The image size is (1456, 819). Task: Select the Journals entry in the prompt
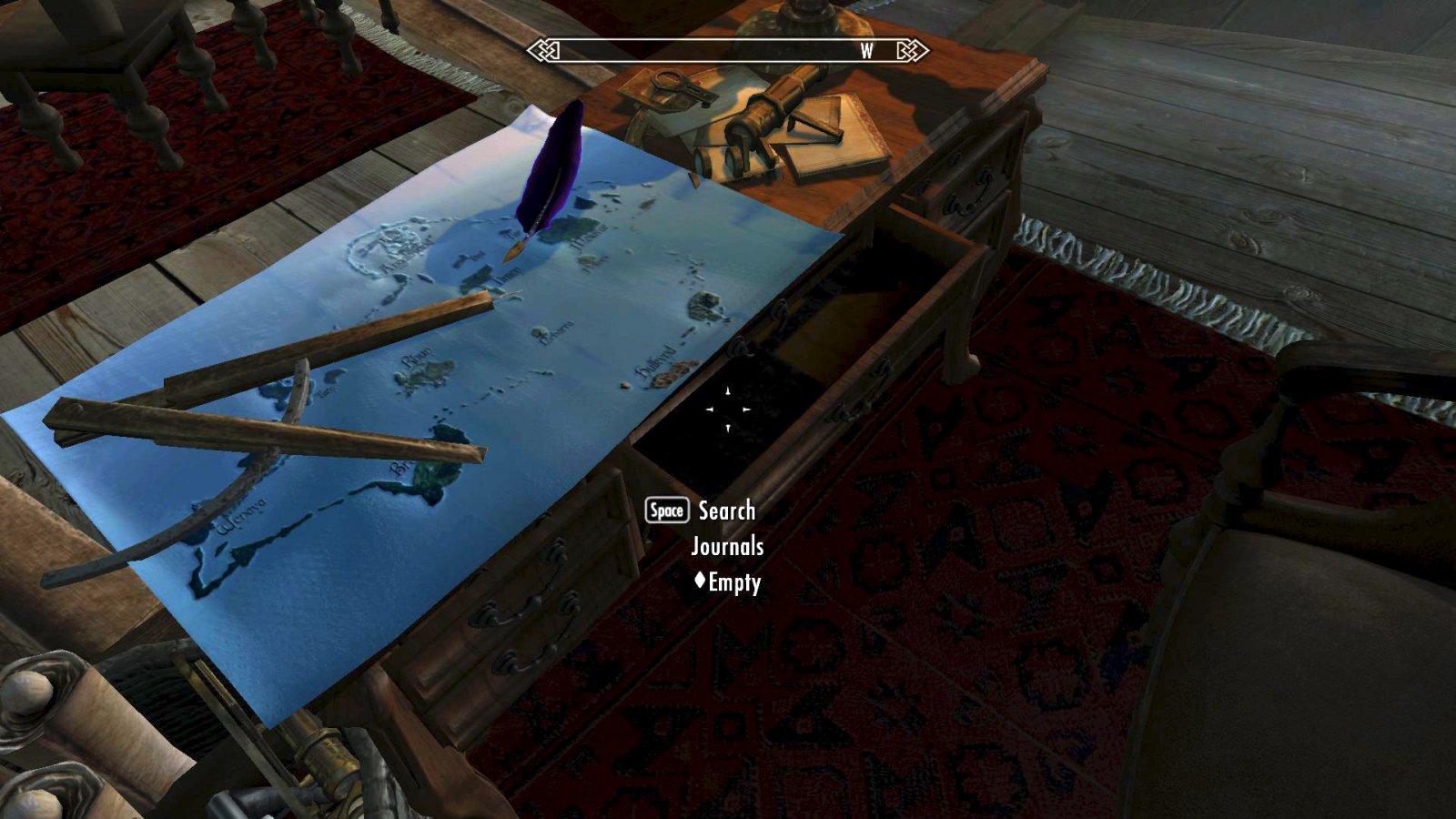(x=728, y=547)
